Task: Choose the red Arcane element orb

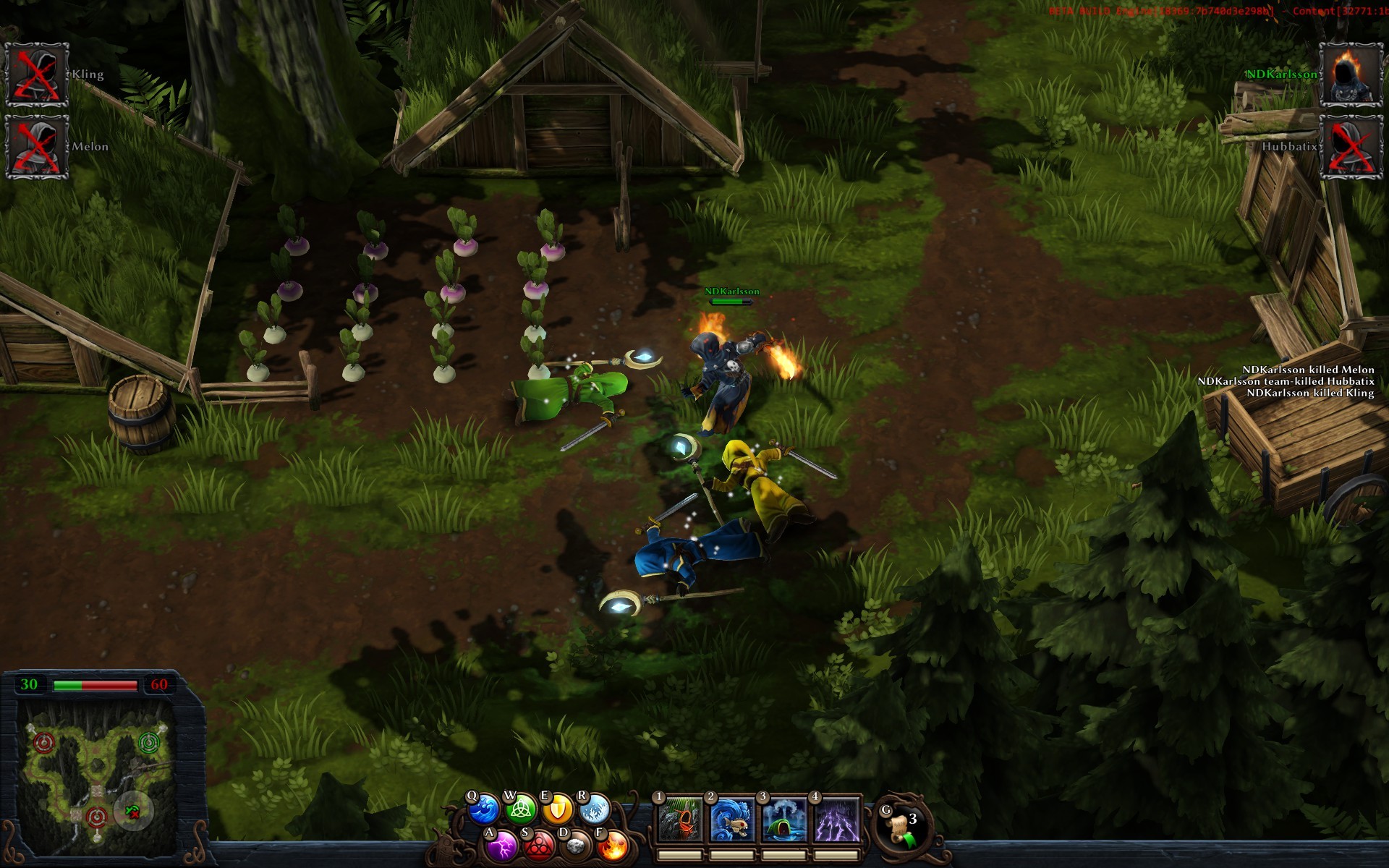Action: coord(538,846)
